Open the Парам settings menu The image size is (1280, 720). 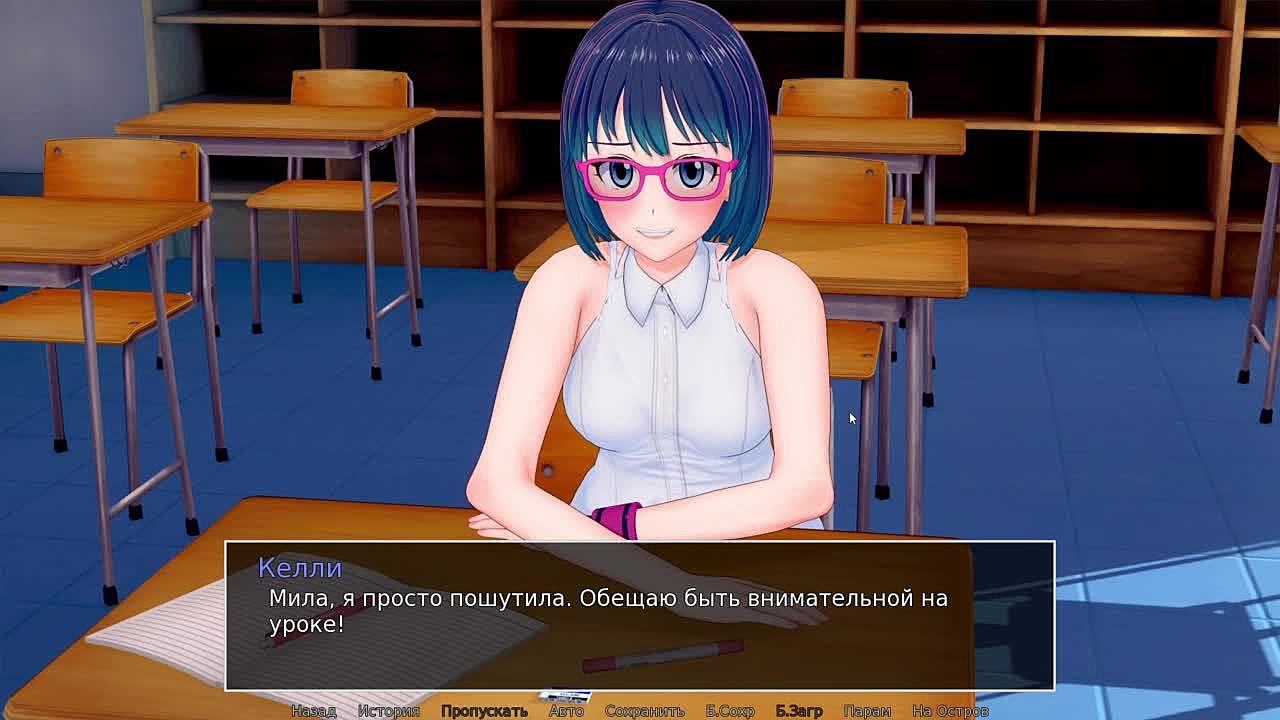[867, 711]
